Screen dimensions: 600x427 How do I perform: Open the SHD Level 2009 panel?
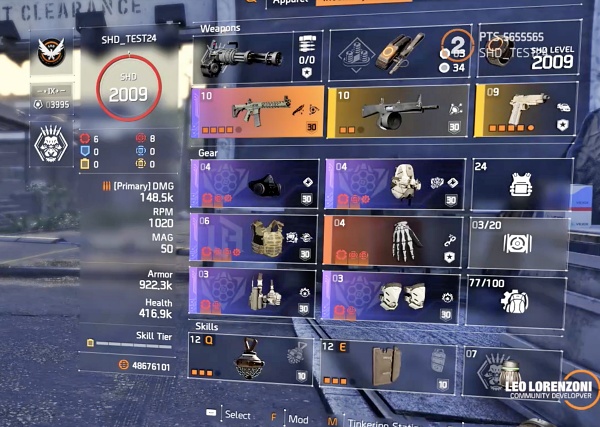pyautogui.click(x=528, y=55)
